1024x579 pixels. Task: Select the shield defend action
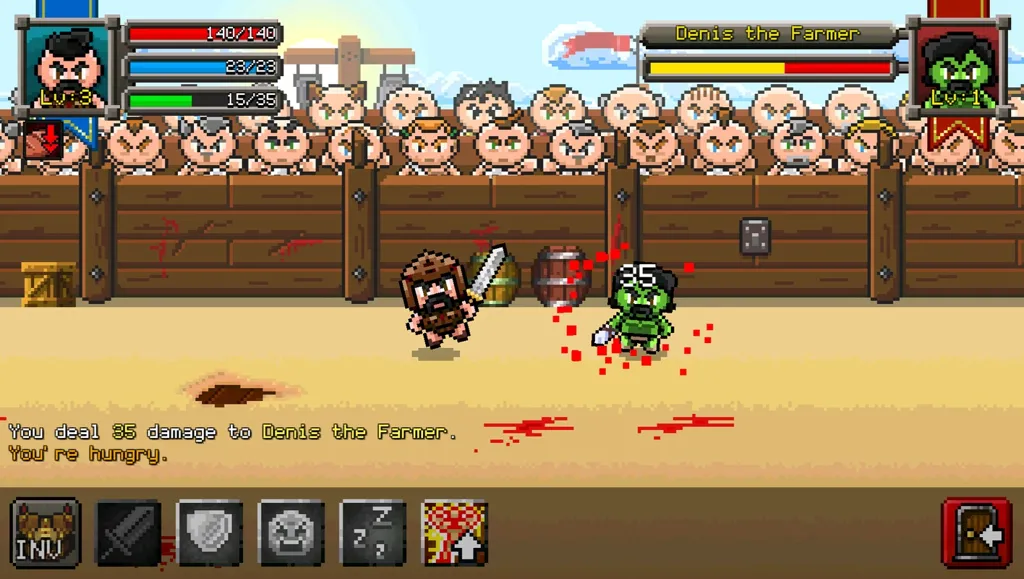(x=210, y=533)
